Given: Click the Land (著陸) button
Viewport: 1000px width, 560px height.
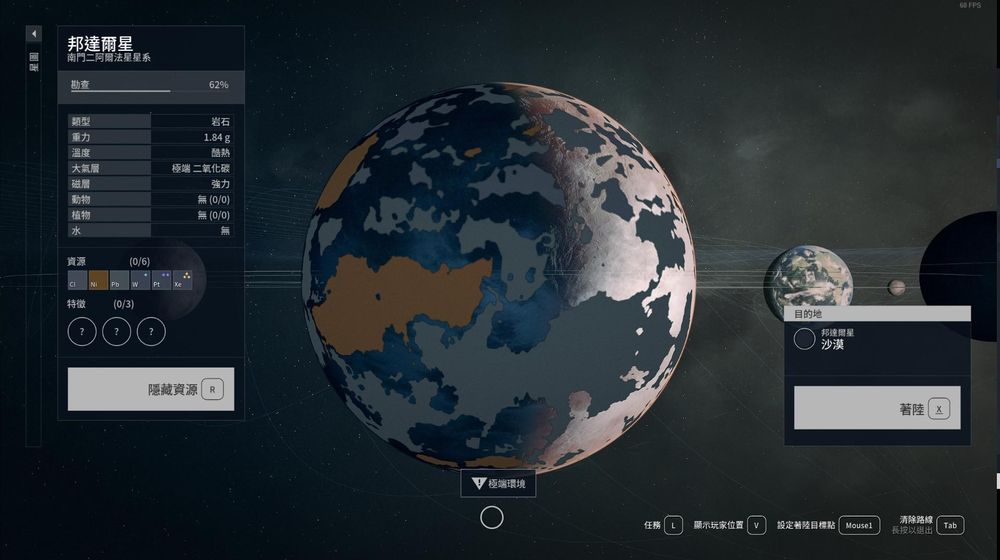Looking at the screenshot, I should [x=877, y=408].
